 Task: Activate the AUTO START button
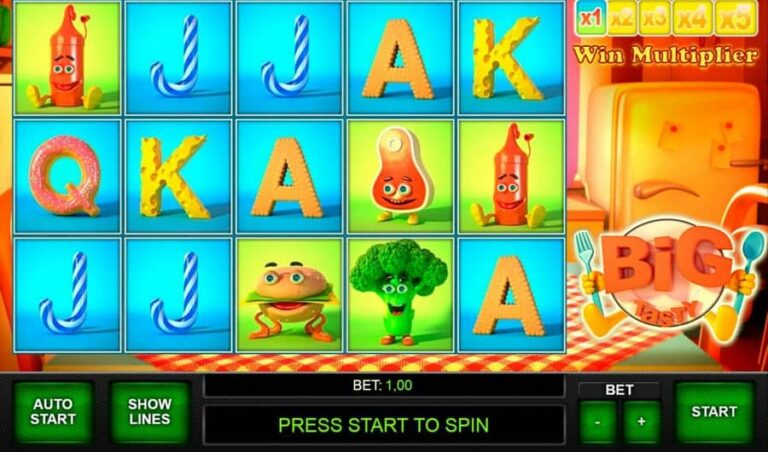pos(52,411)
